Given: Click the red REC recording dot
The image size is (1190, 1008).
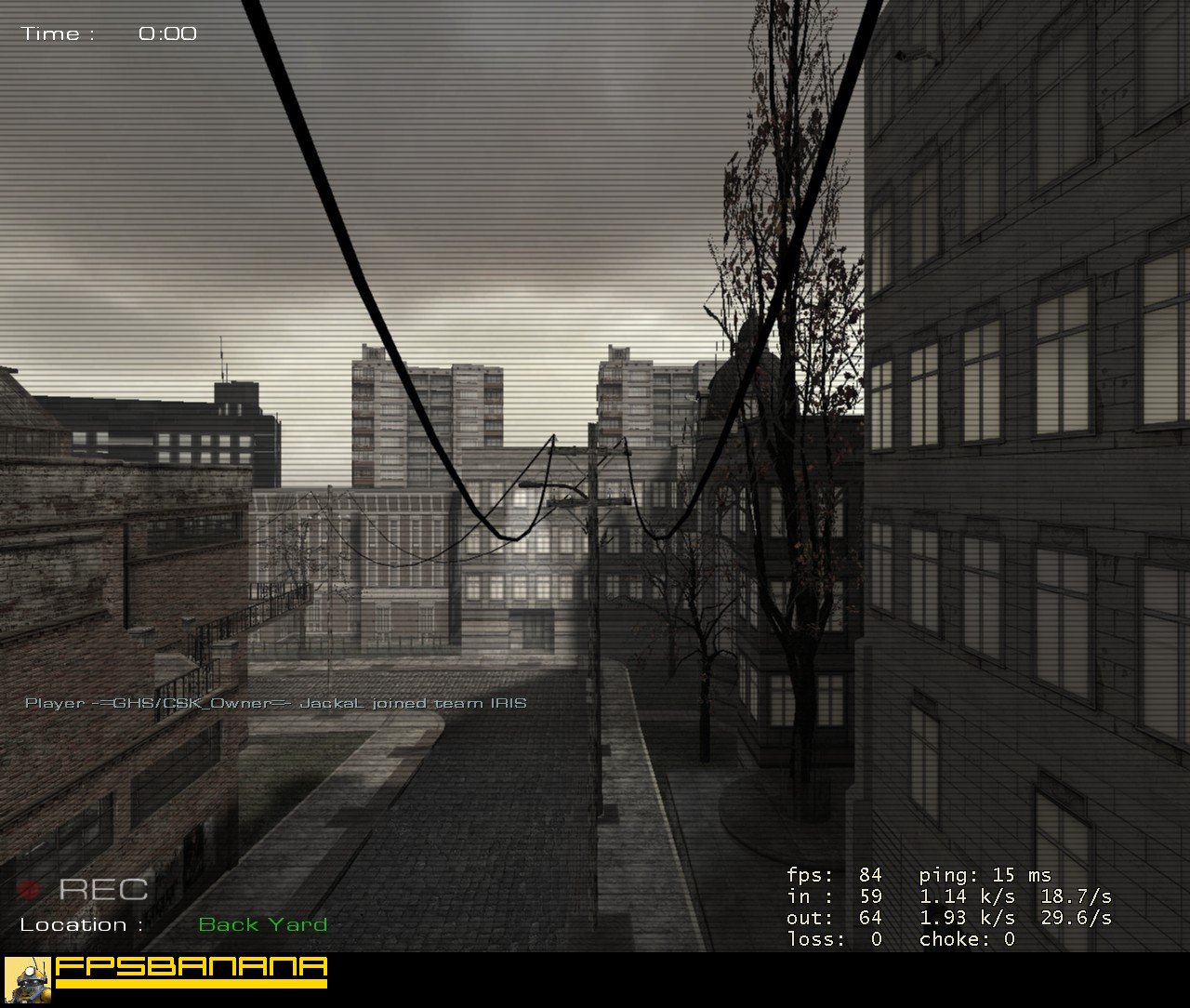Looking at the screenshot, I should point(30,888).
